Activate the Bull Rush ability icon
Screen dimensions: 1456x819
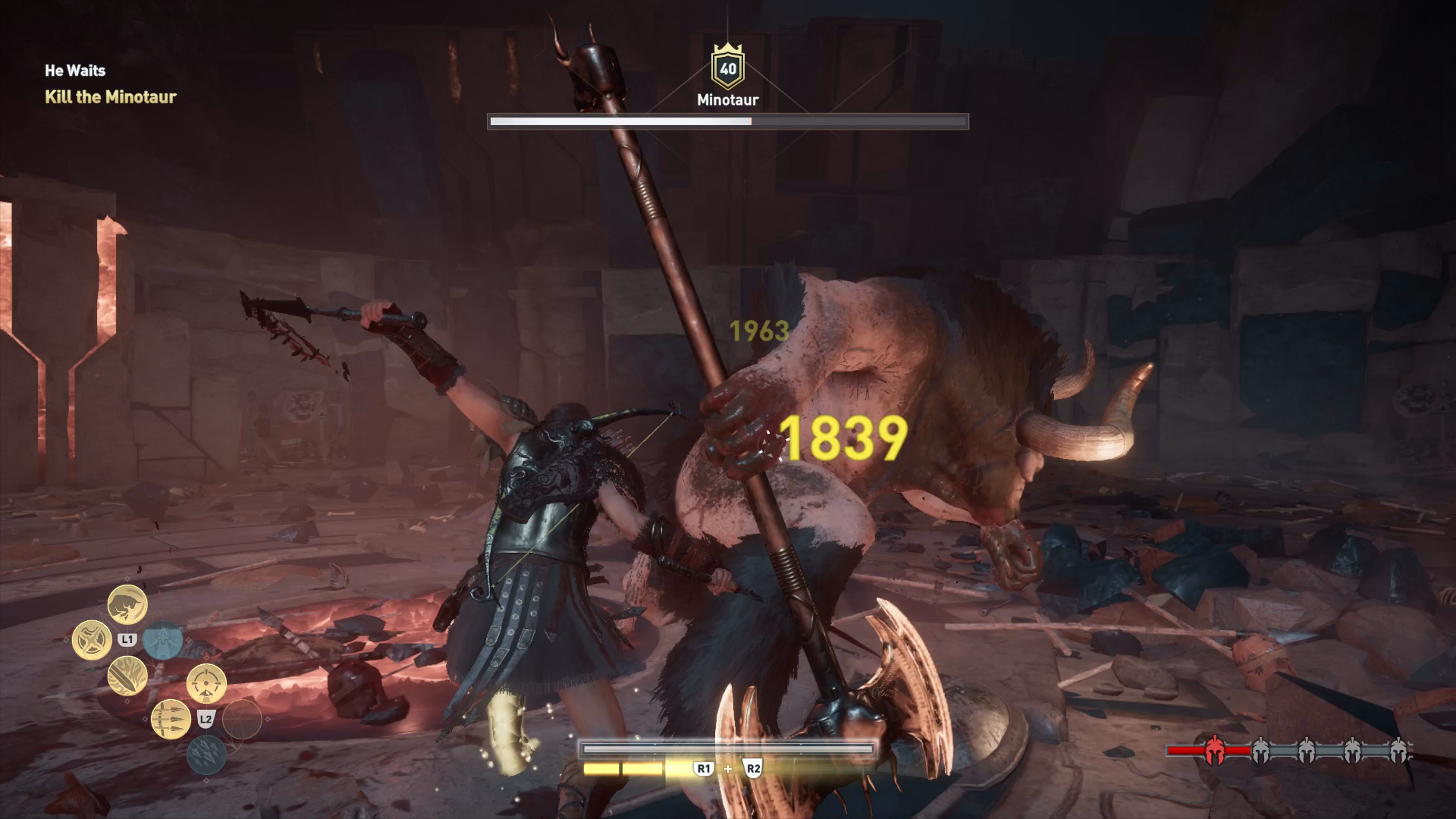point(127,604)
